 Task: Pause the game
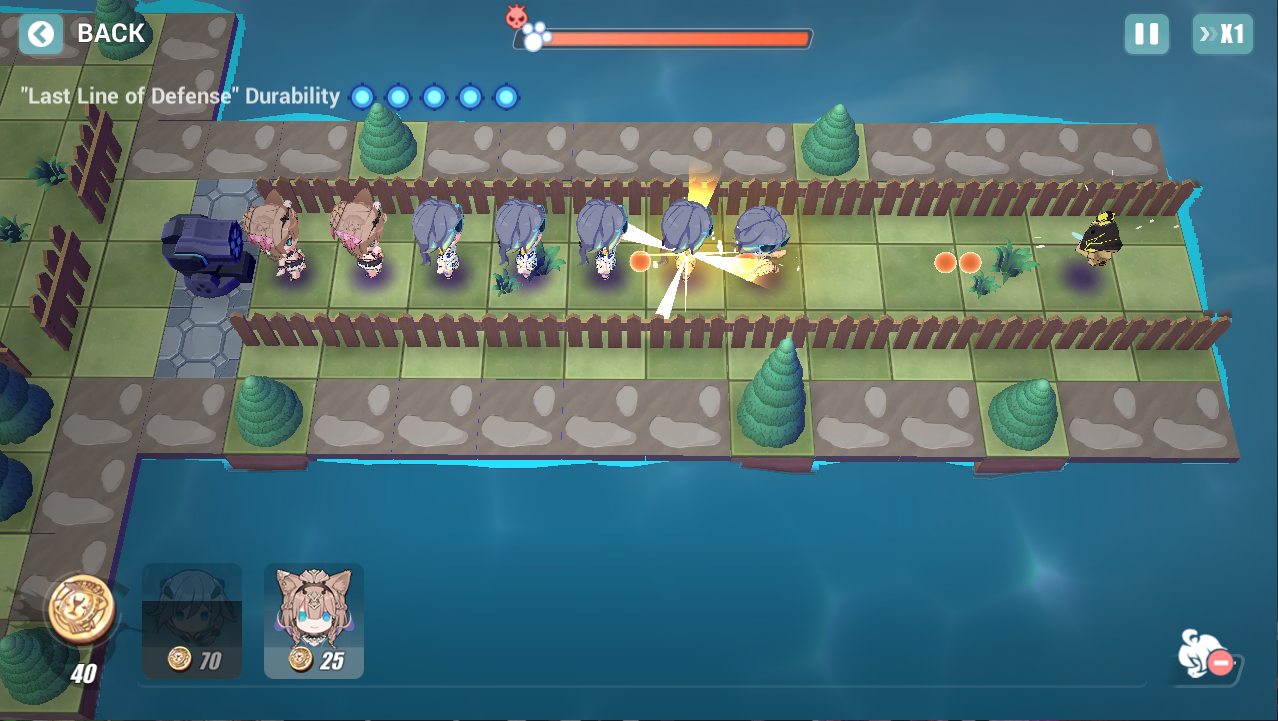coord(1146,34)
